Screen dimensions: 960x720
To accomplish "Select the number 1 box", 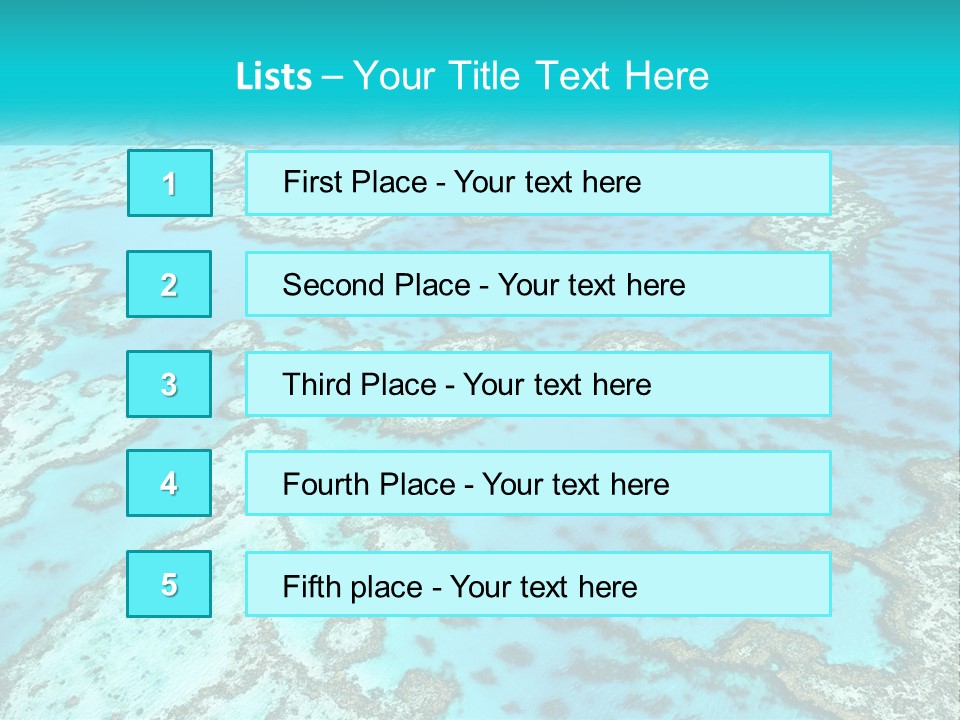I will click(169, 183).
